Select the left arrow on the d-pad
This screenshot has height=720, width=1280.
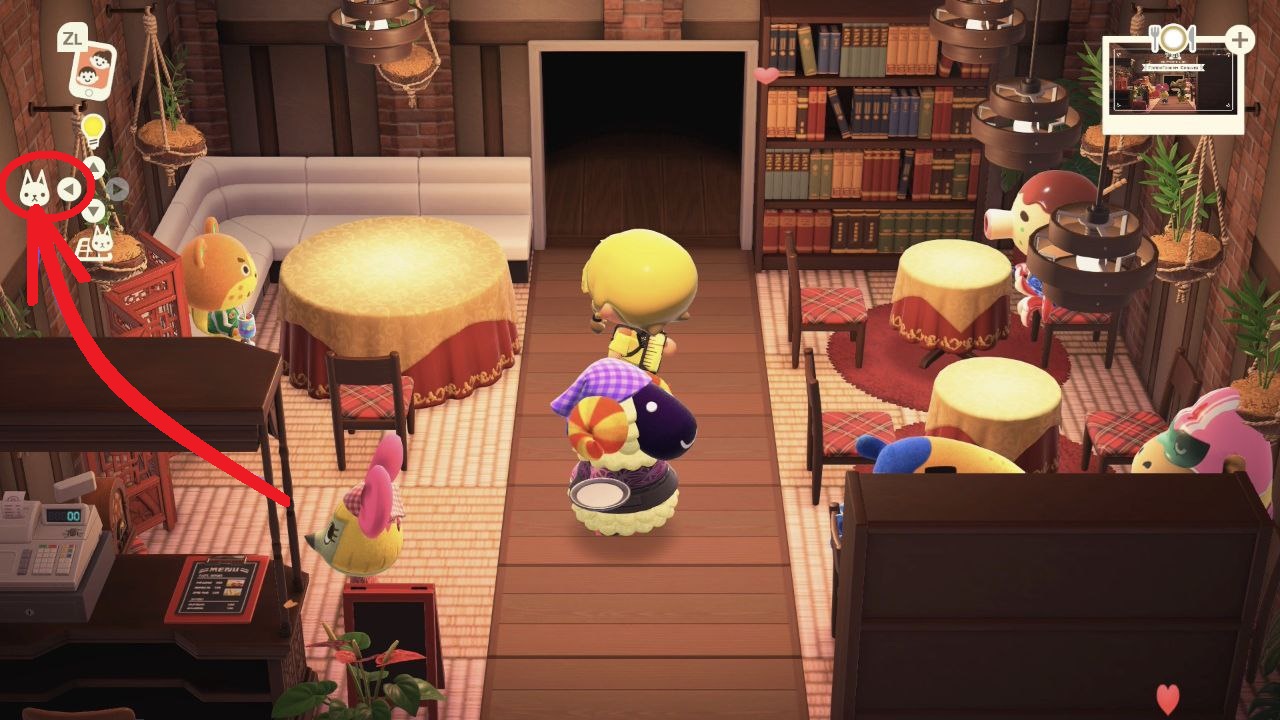[x=68, y=188]
